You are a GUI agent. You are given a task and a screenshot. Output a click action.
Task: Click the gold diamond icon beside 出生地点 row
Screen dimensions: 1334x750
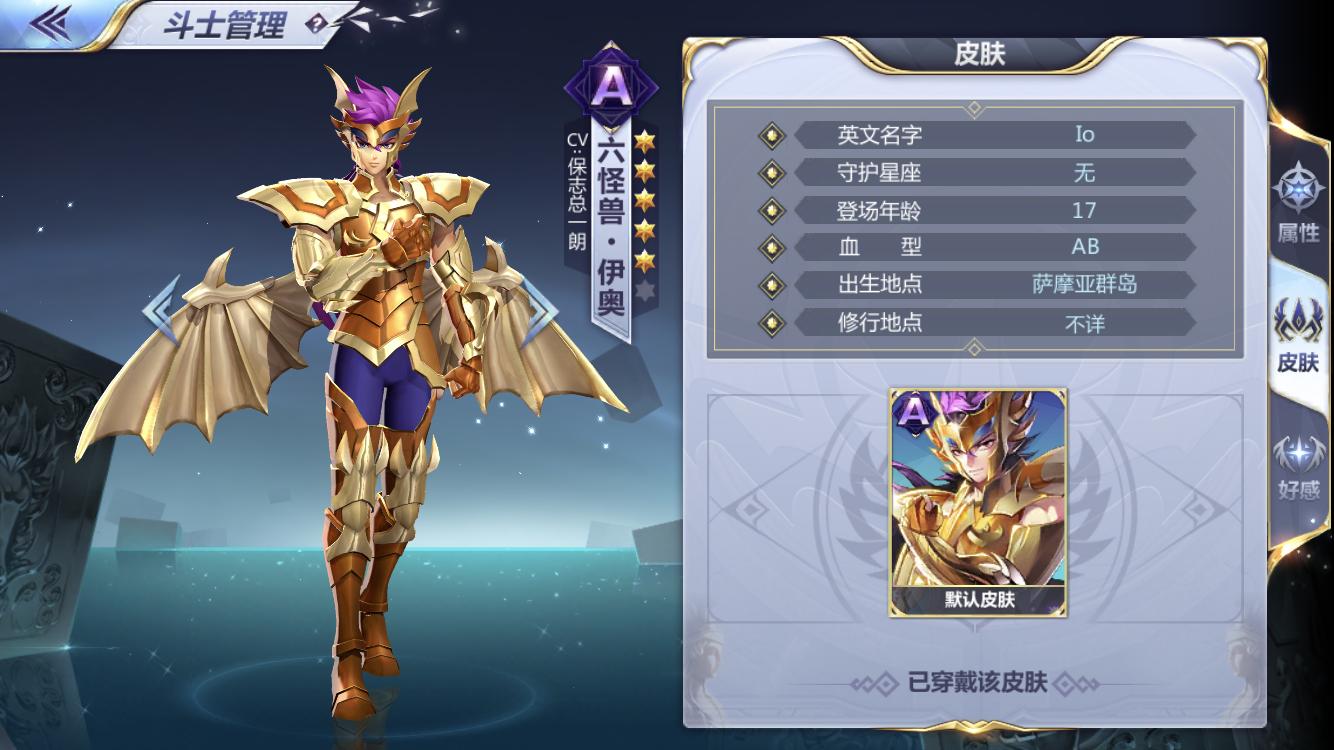click(x=770, y=285)
